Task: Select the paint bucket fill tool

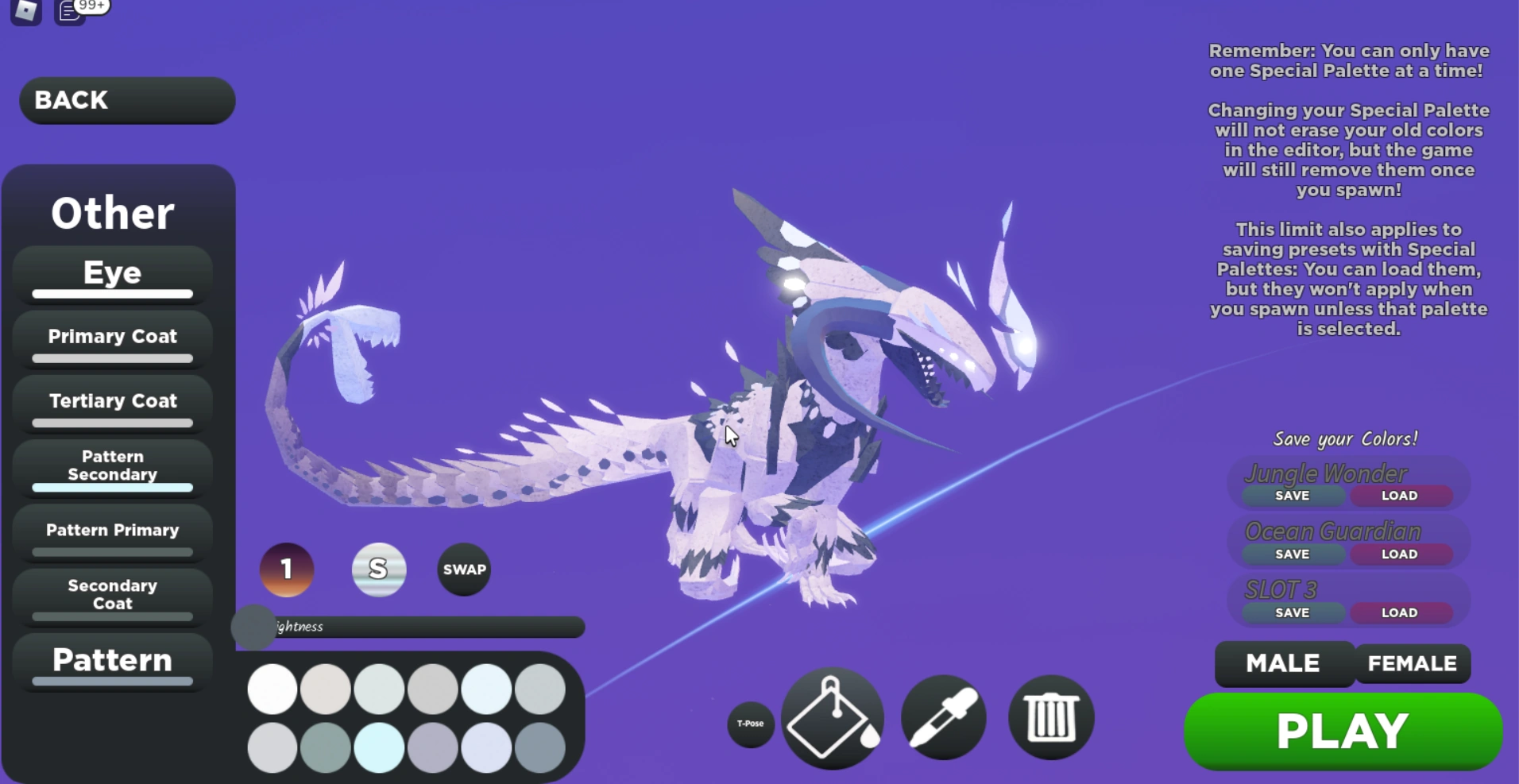Action: coord(831,716)
